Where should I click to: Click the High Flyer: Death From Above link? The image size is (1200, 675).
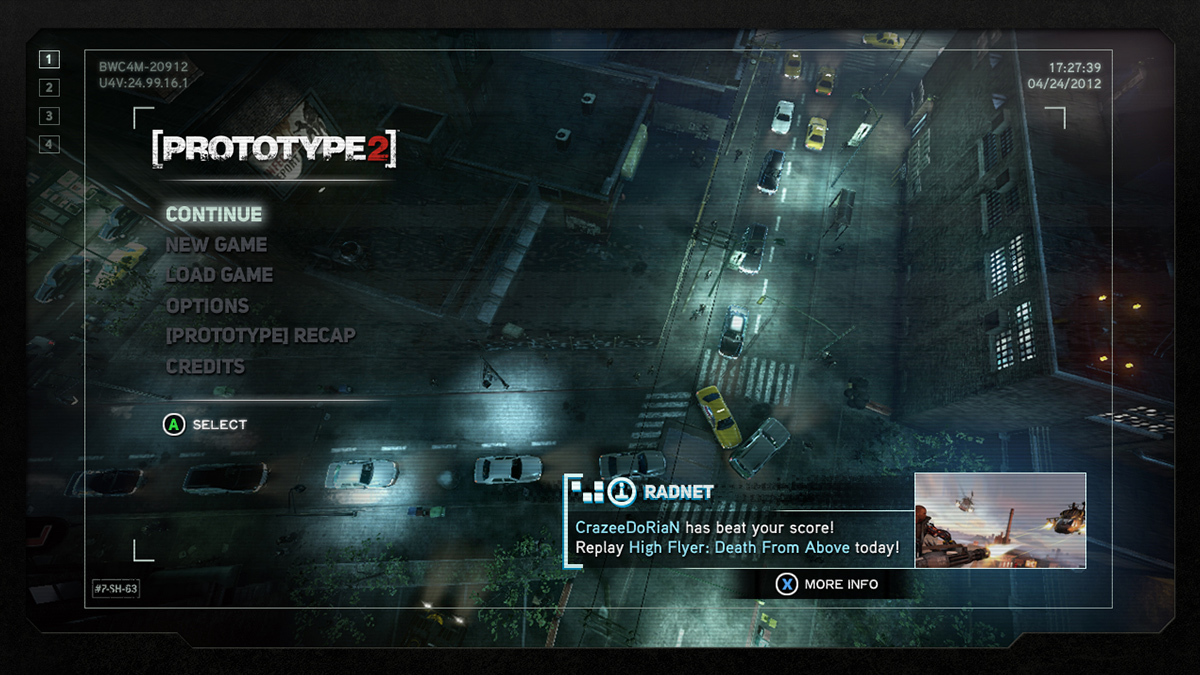point(739,547)
